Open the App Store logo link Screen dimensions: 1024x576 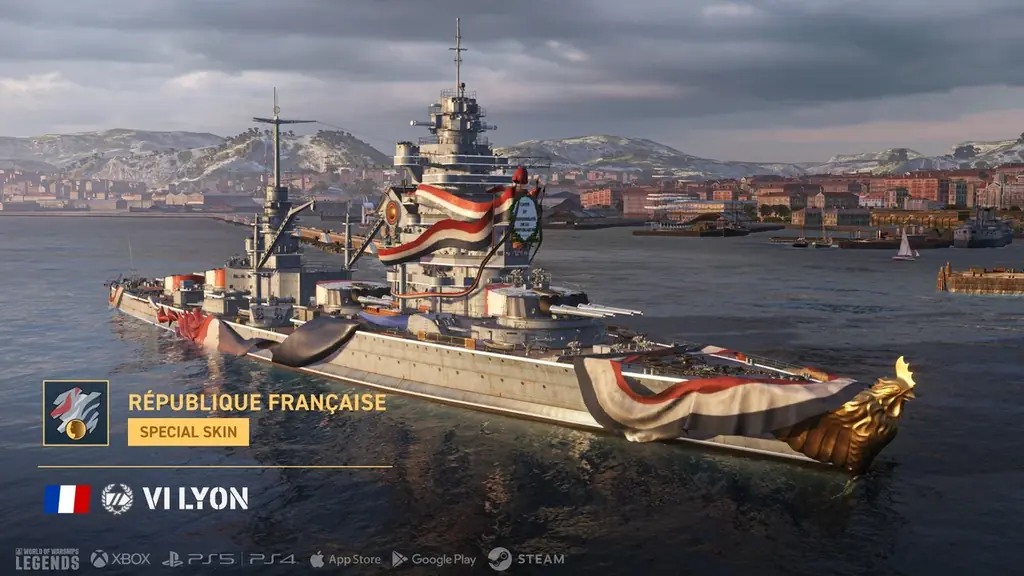[345, 559]
